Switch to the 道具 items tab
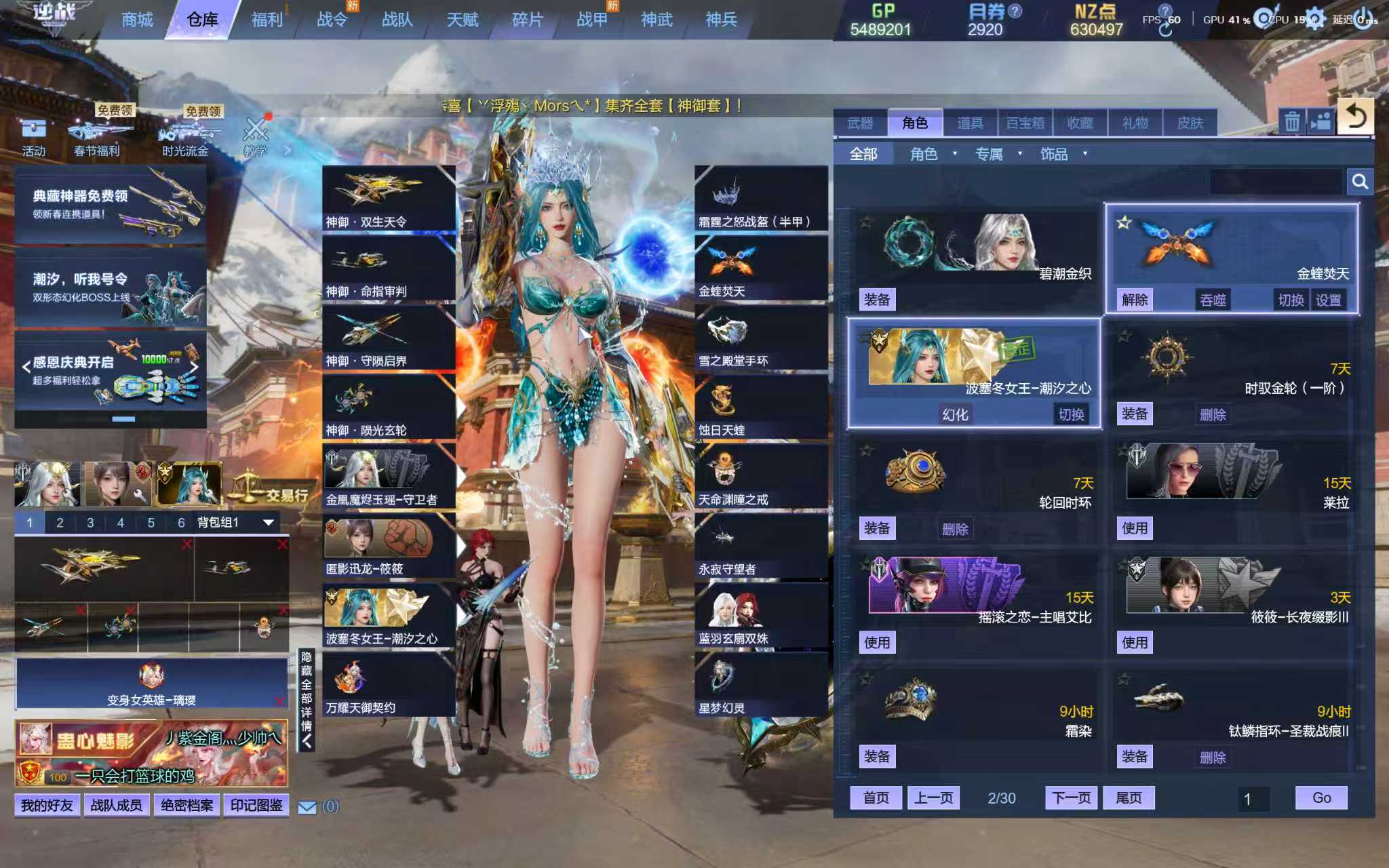Viewport: 1389px width, 868px height. click(970, 123)
